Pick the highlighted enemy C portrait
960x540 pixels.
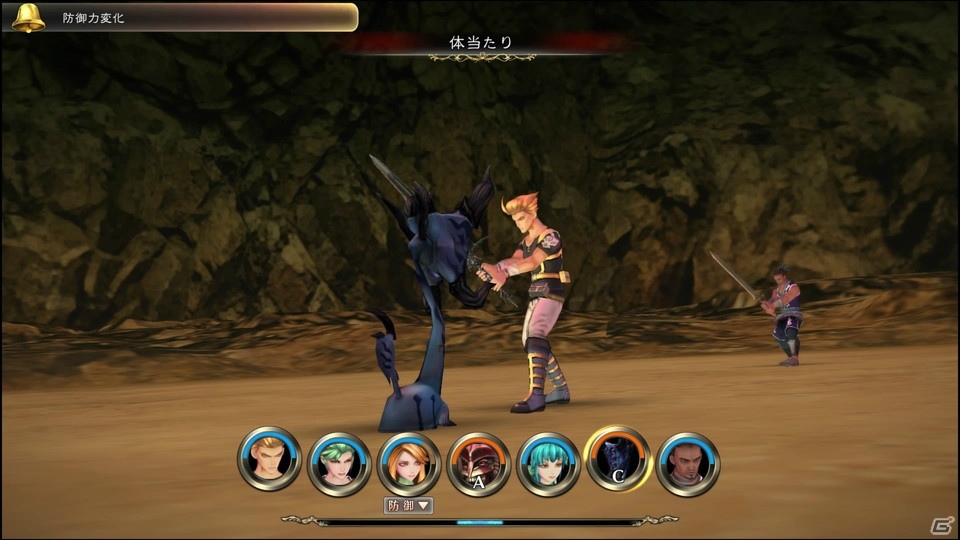[x=618, y=458]
